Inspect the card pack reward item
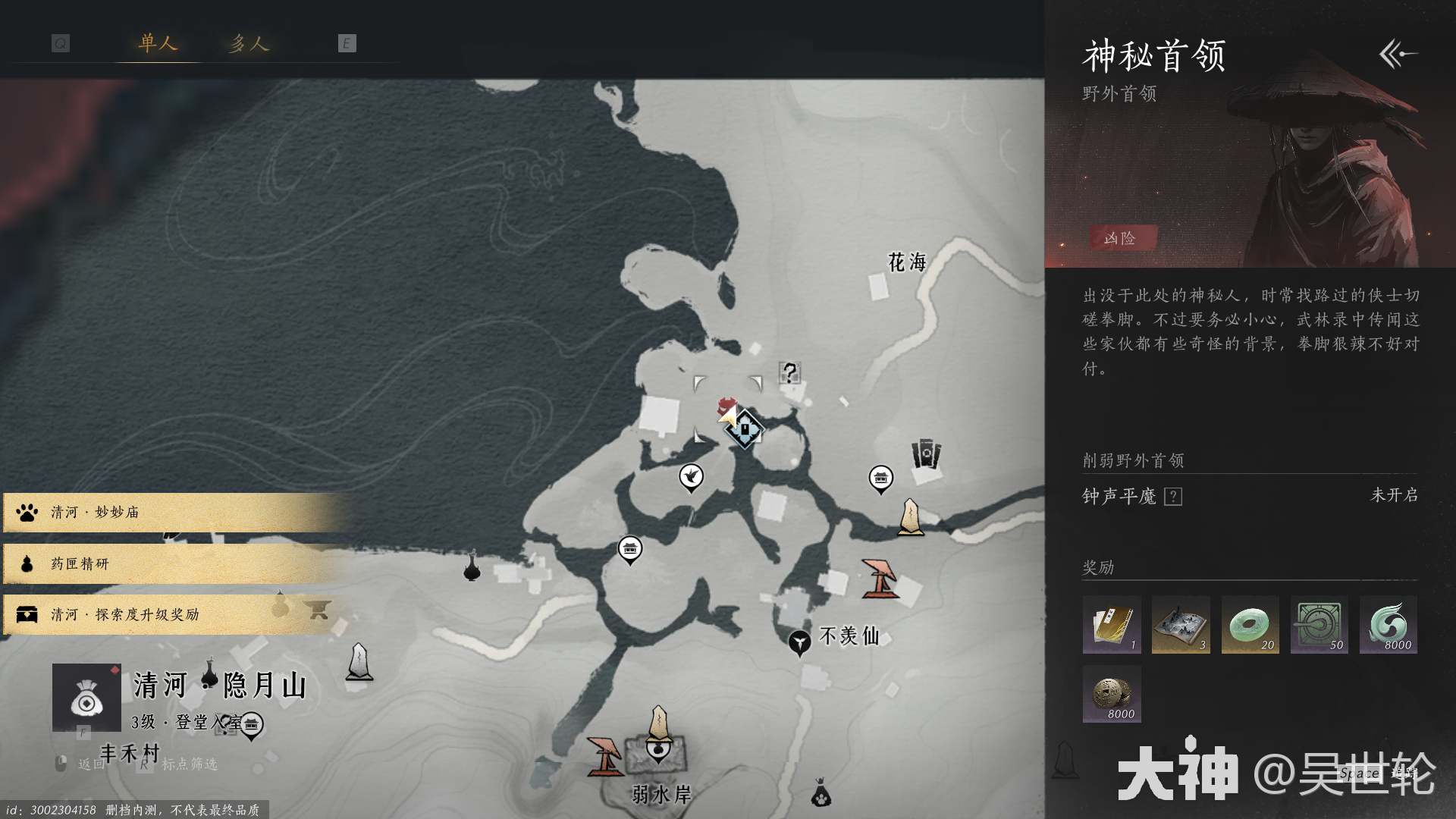This screenshot has height=819, width=1456. click(1112, 625)
